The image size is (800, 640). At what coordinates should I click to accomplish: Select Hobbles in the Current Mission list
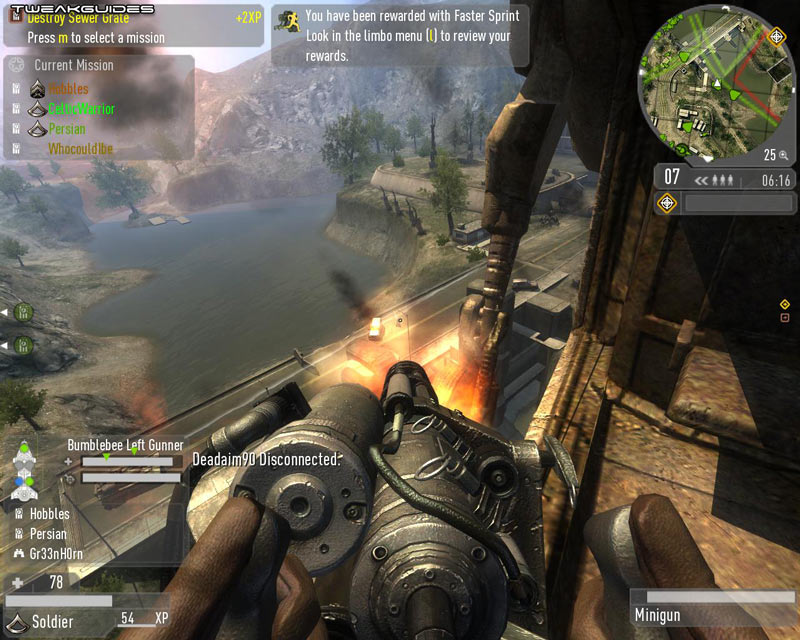pyautogui.click(x=68, y=89)
